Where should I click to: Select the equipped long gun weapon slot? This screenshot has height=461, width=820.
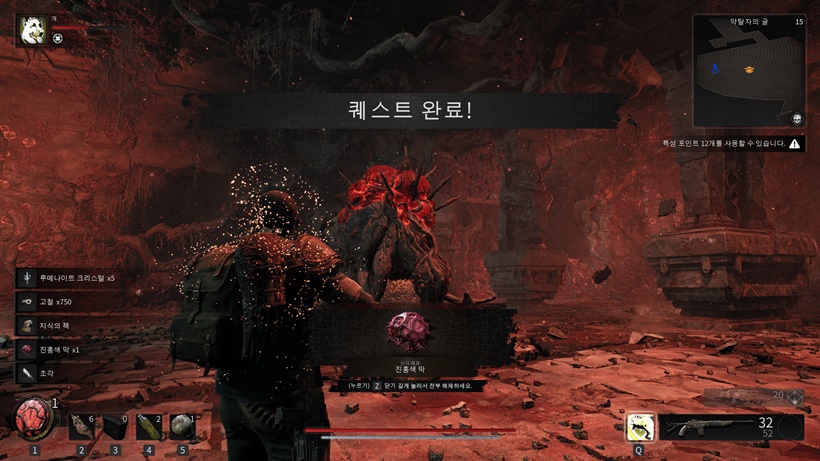click(x=731, y=427)
